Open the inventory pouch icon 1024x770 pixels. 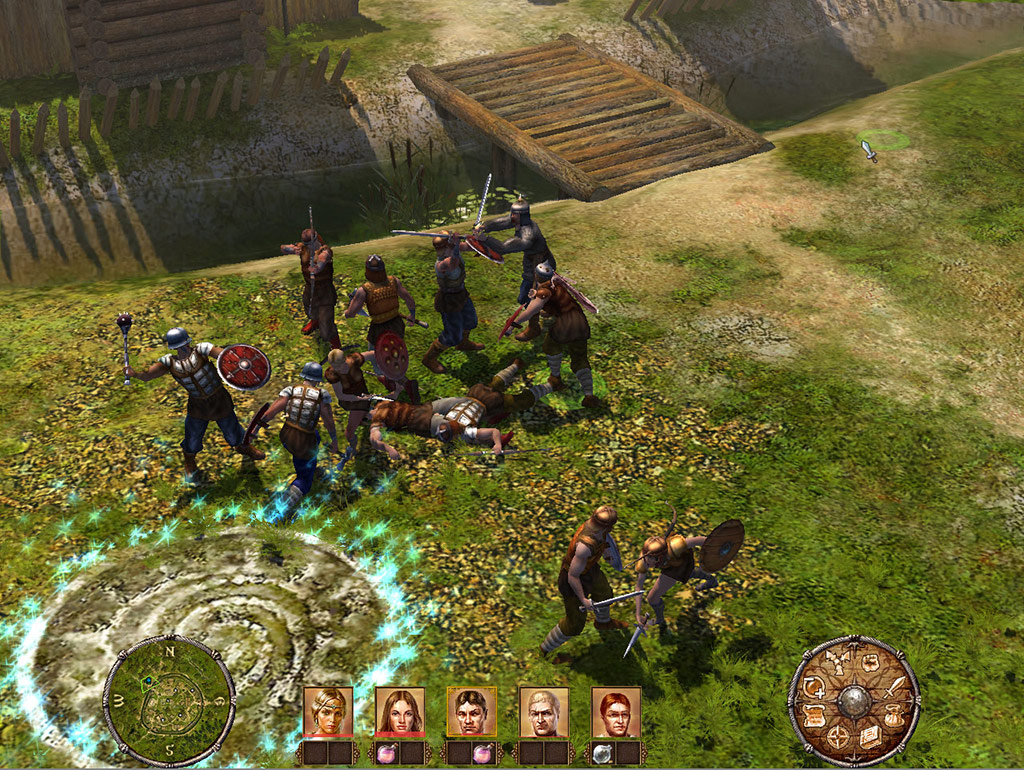tap(893, 714)
